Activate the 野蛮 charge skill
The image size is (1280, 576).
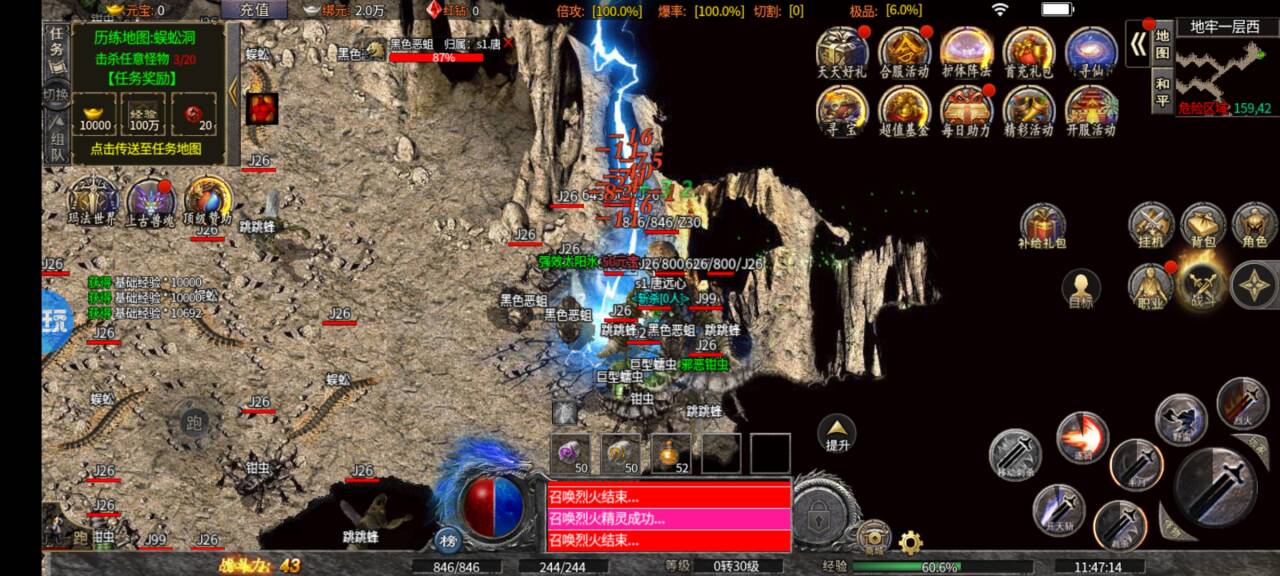[1180, 418]
